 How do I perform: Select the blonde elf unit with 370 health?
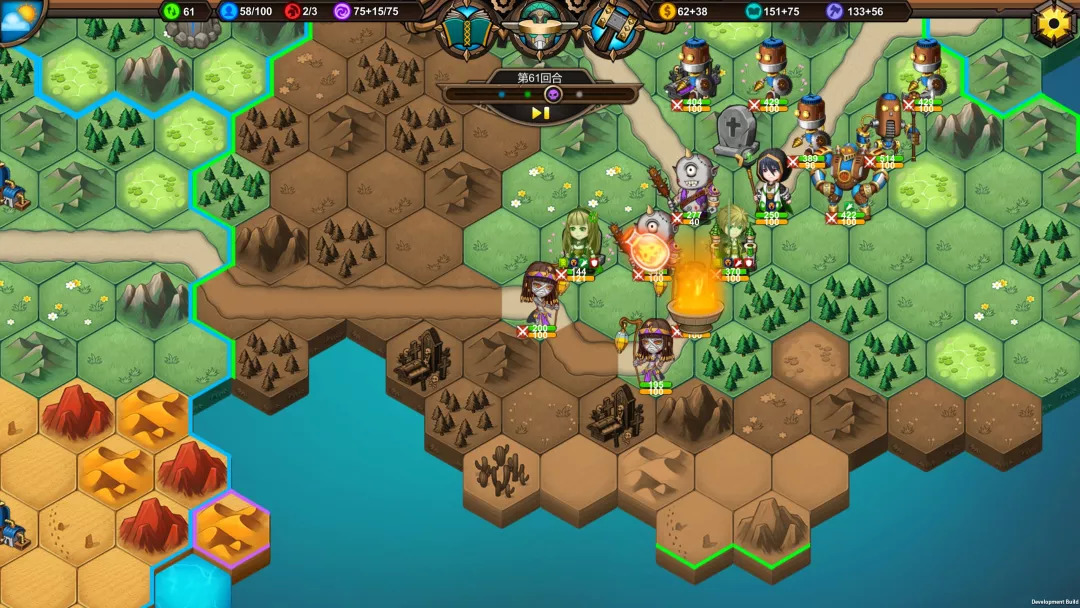click(x=734, y=237)
